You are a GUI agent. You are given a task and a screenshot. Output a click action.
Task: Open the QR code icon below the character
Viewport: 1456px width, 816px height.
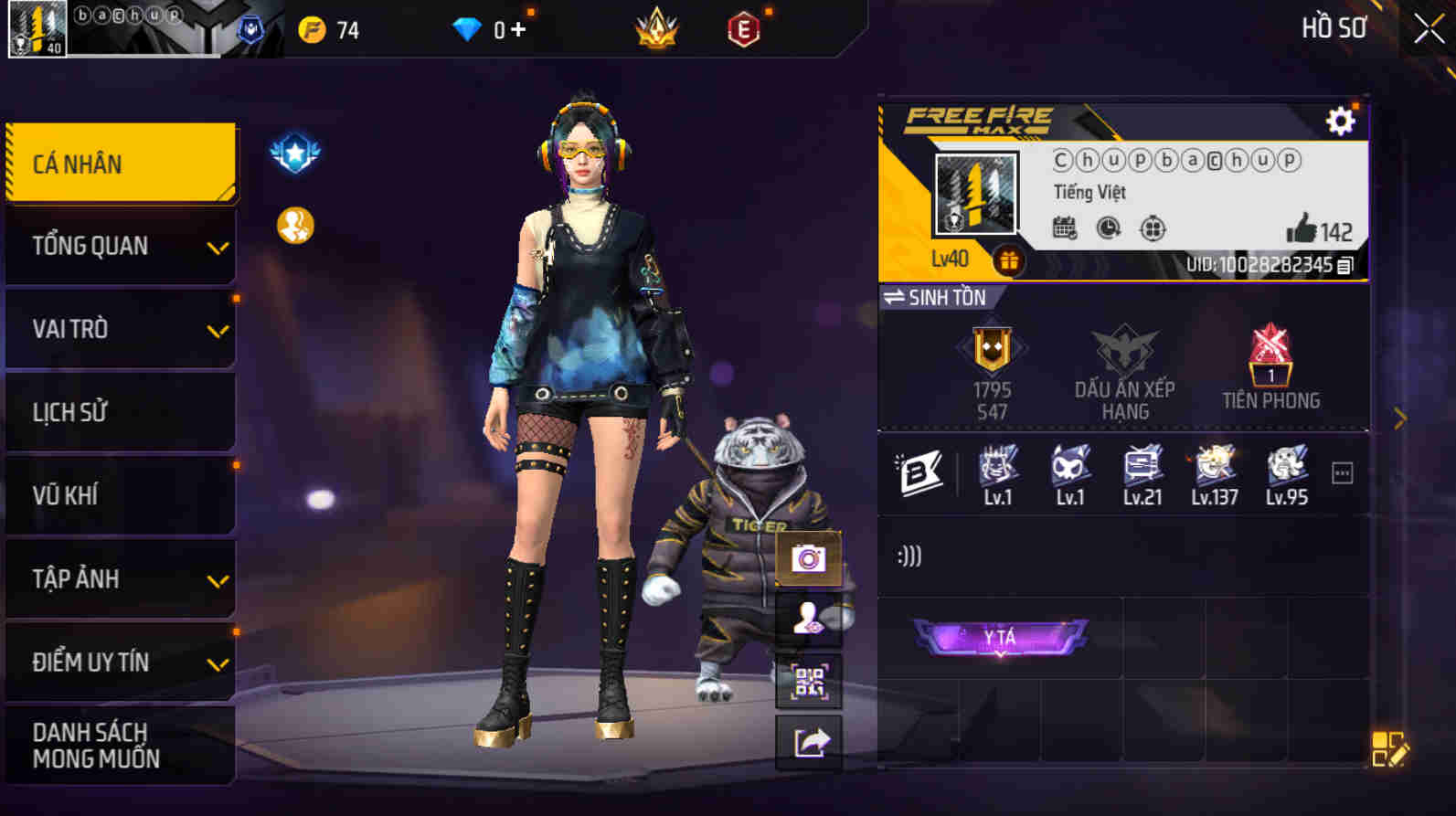point(808,682)
